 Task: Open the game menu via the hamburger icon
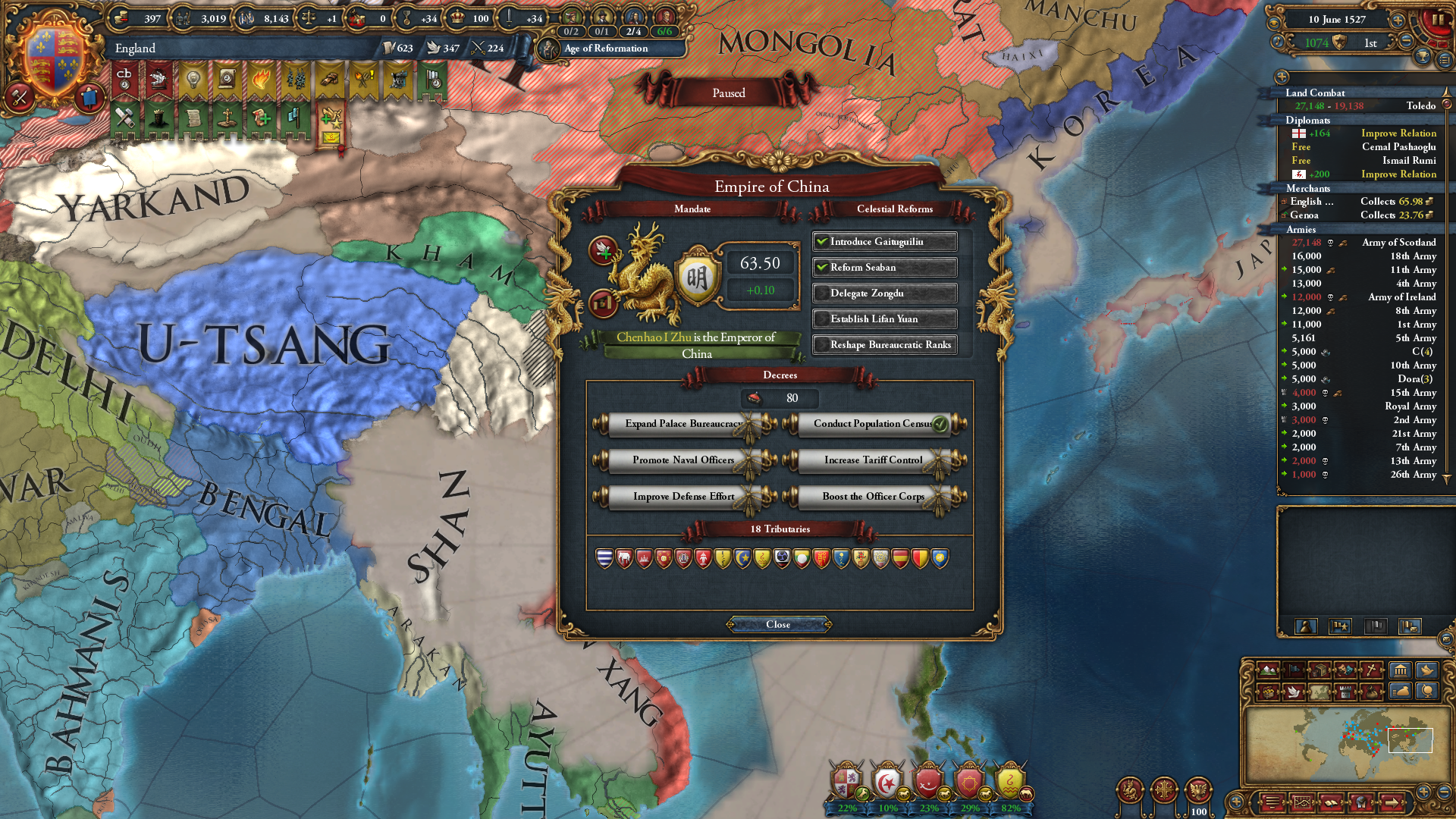(1272, 804)
